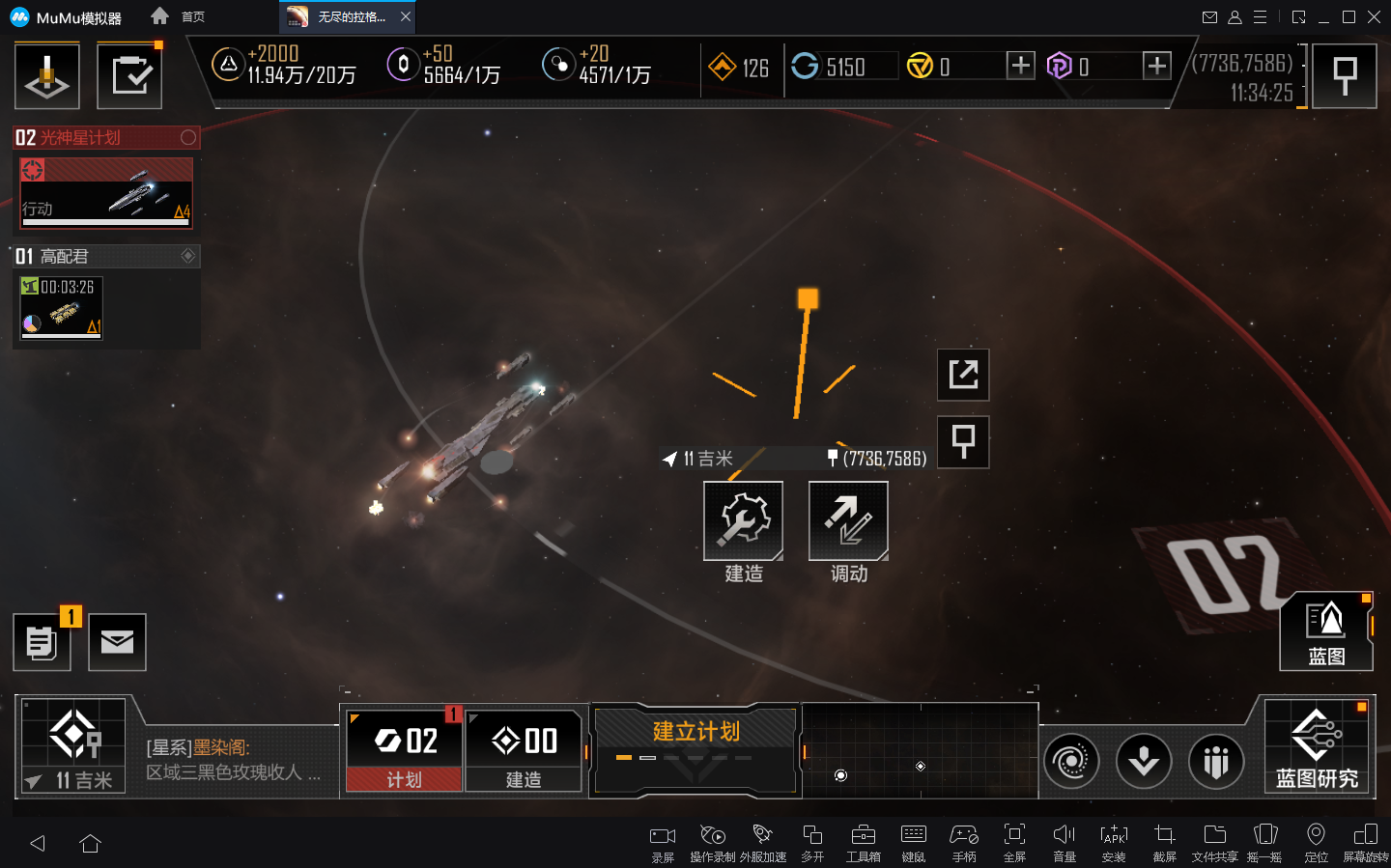Viewport: 1391px width, 868px height.
Task: Open the 蓝图 blueprint panel
Action: (x=1325, y=632)
